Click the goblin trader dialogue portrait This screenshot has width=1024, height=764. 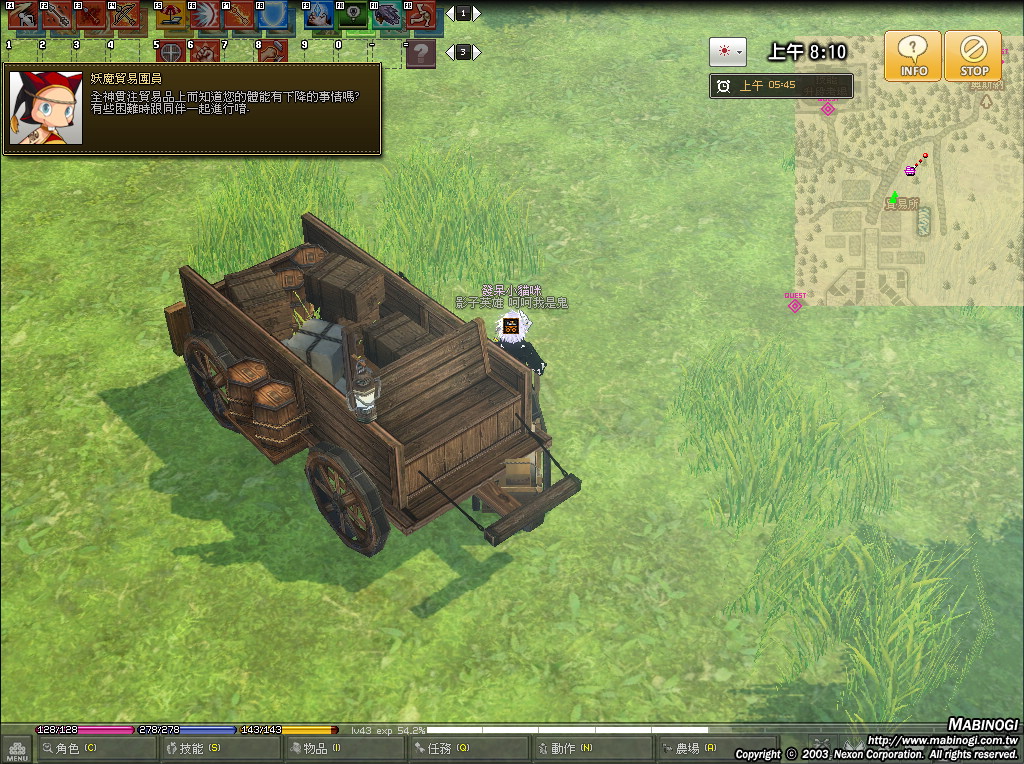point(46,108)
